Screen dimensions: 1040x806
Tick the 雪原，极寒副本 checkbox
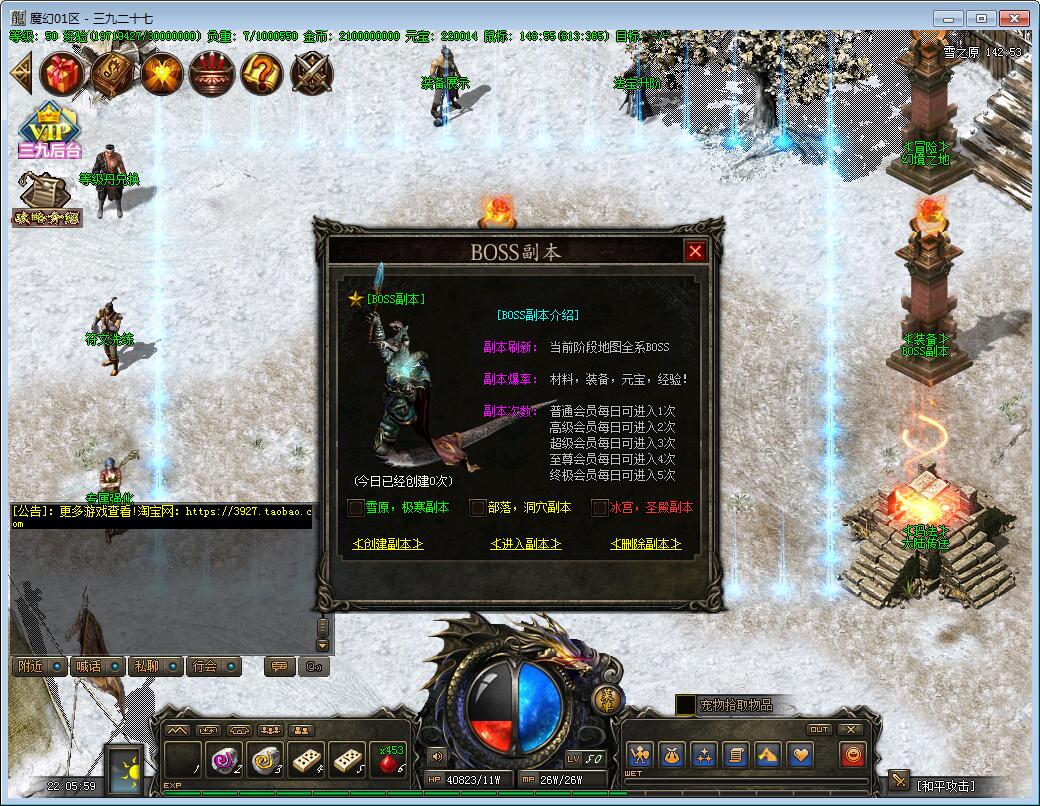click(x=355, y=508)
